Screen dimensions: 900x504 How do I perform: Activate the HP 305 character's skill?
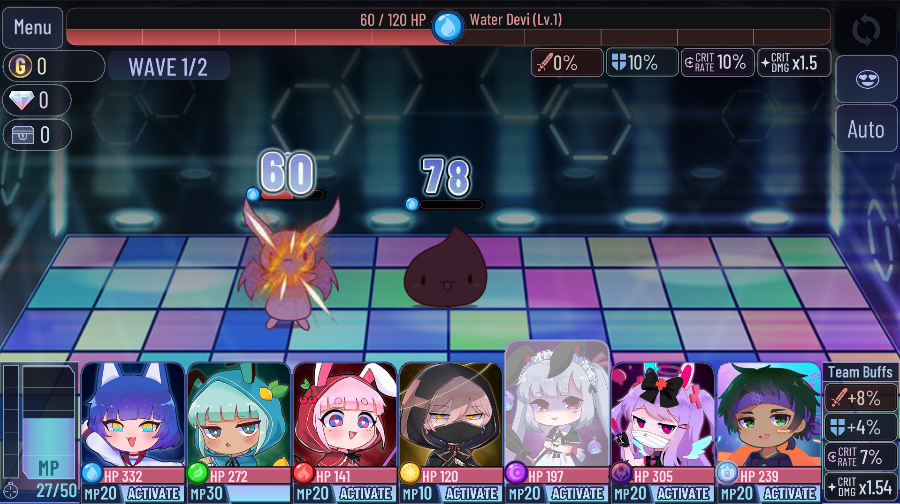point(685,494)
